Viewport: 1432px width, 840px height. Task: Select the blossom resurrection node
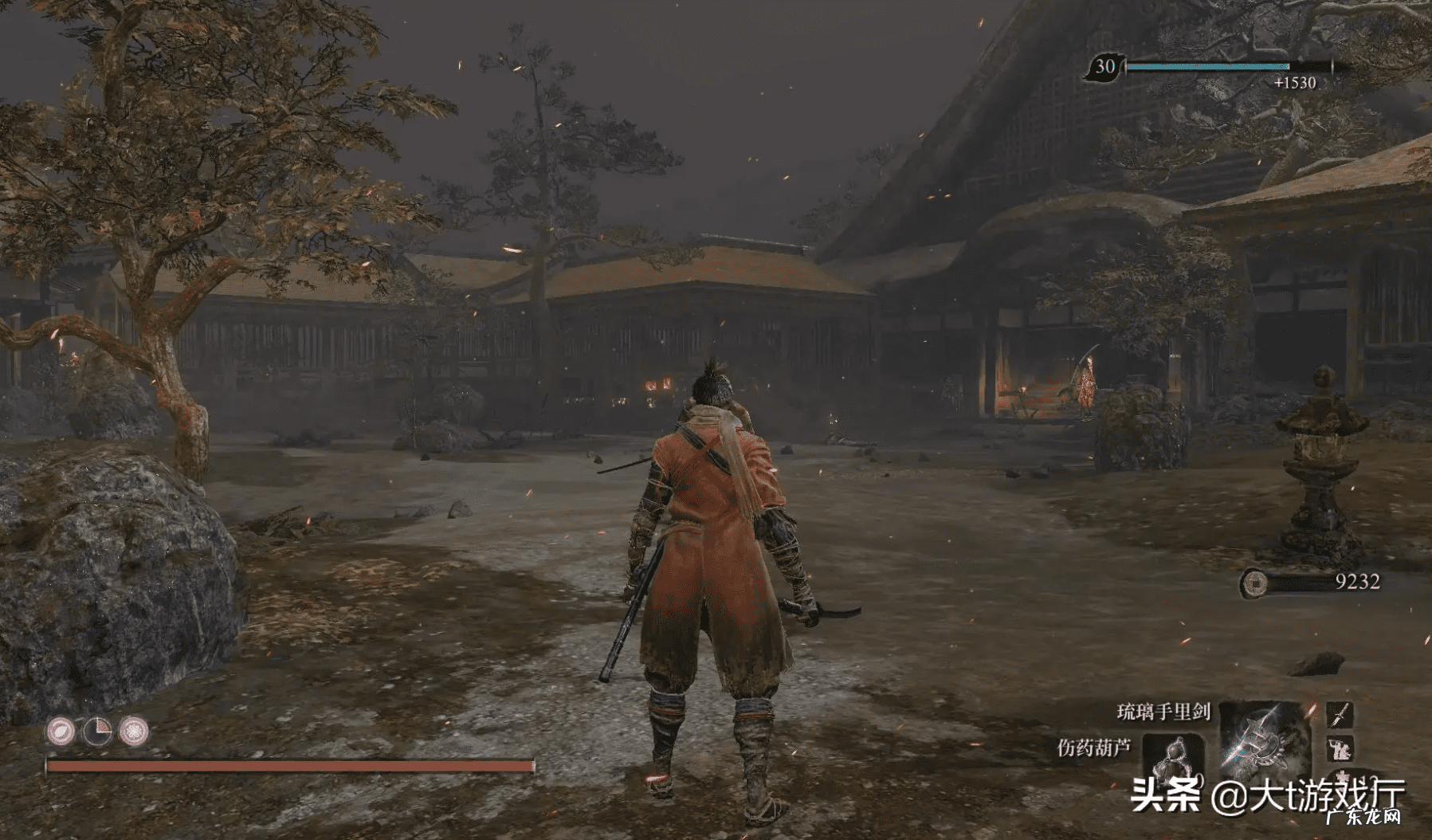tap(133, 731)
